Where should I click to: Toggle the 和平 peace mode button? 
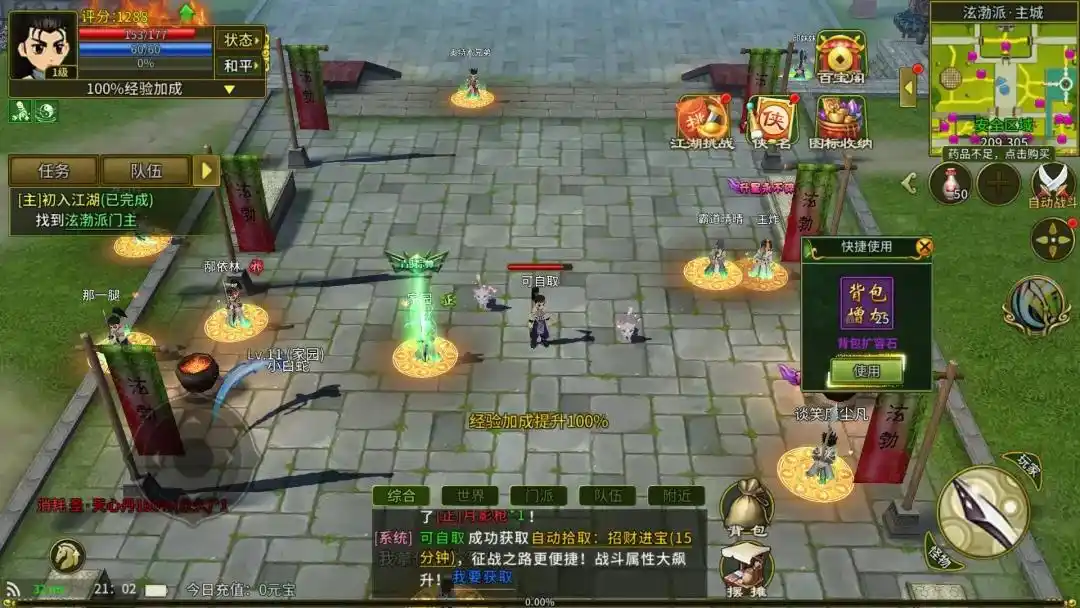click(241, 66)
